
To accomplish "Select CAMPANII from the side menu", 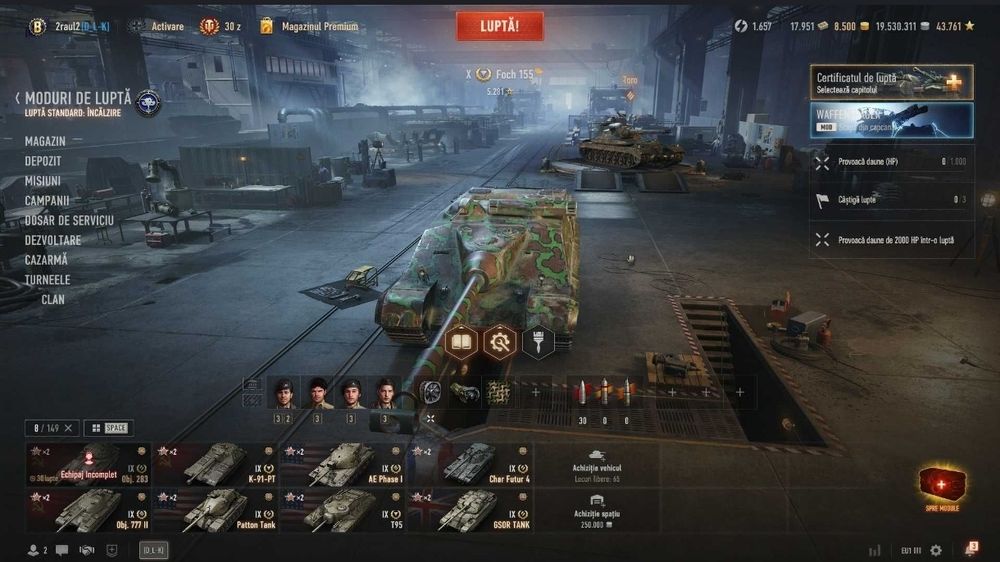I will (x=47, y=200).
